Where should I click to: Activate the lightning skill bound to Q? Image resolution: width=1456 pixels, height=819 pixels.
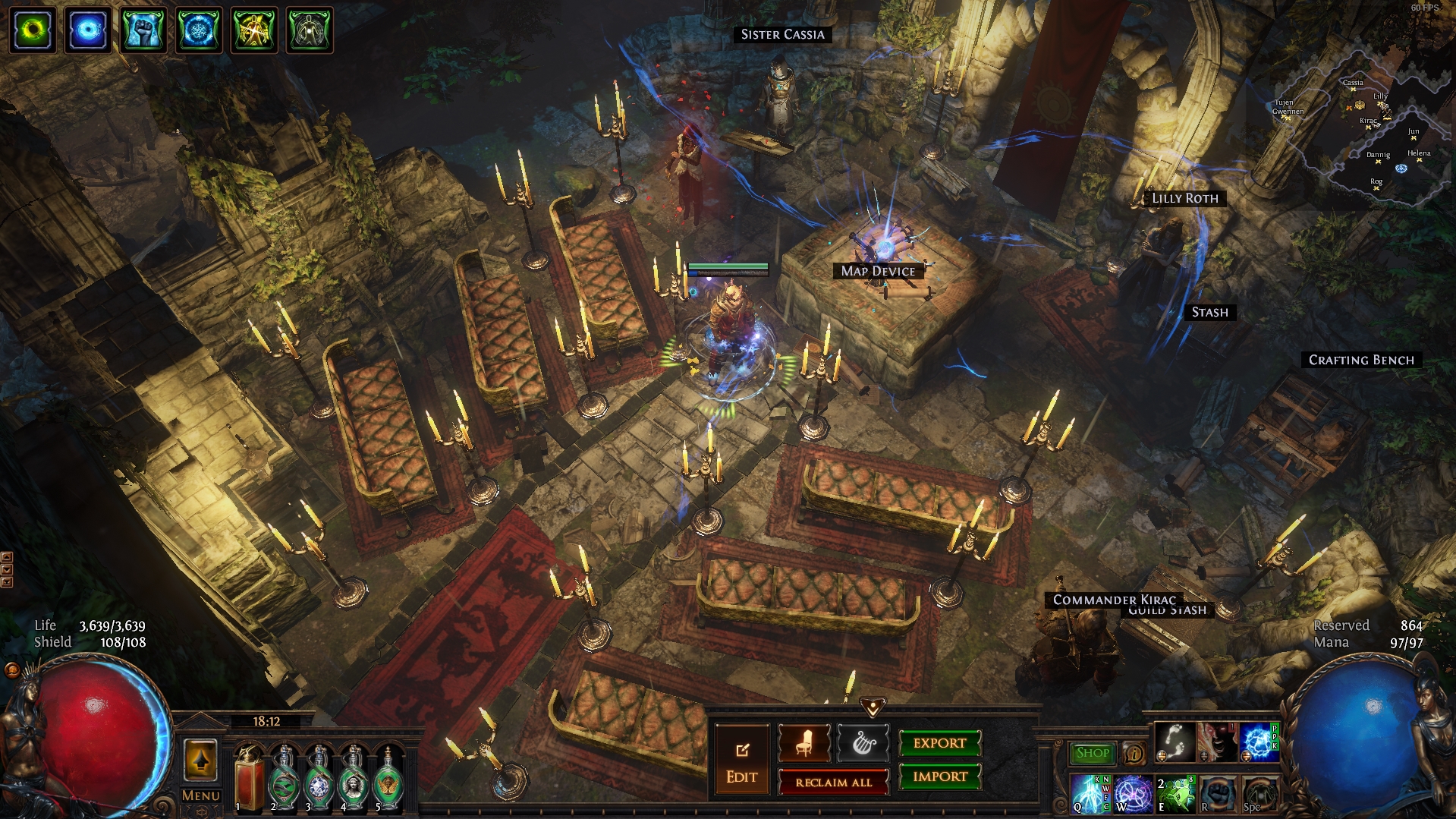1090,793
